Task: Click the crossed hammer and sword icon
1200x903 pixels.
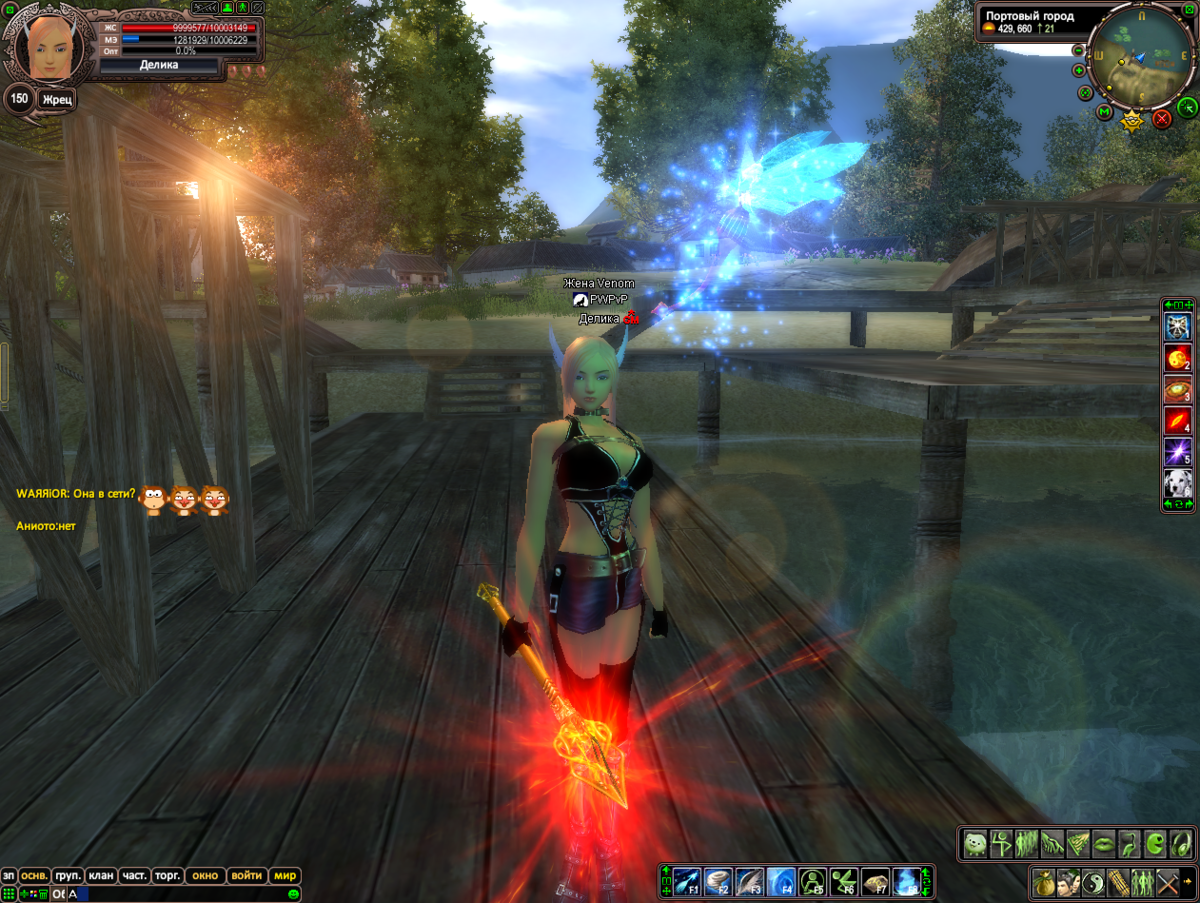Action: tap(1169, 883)
